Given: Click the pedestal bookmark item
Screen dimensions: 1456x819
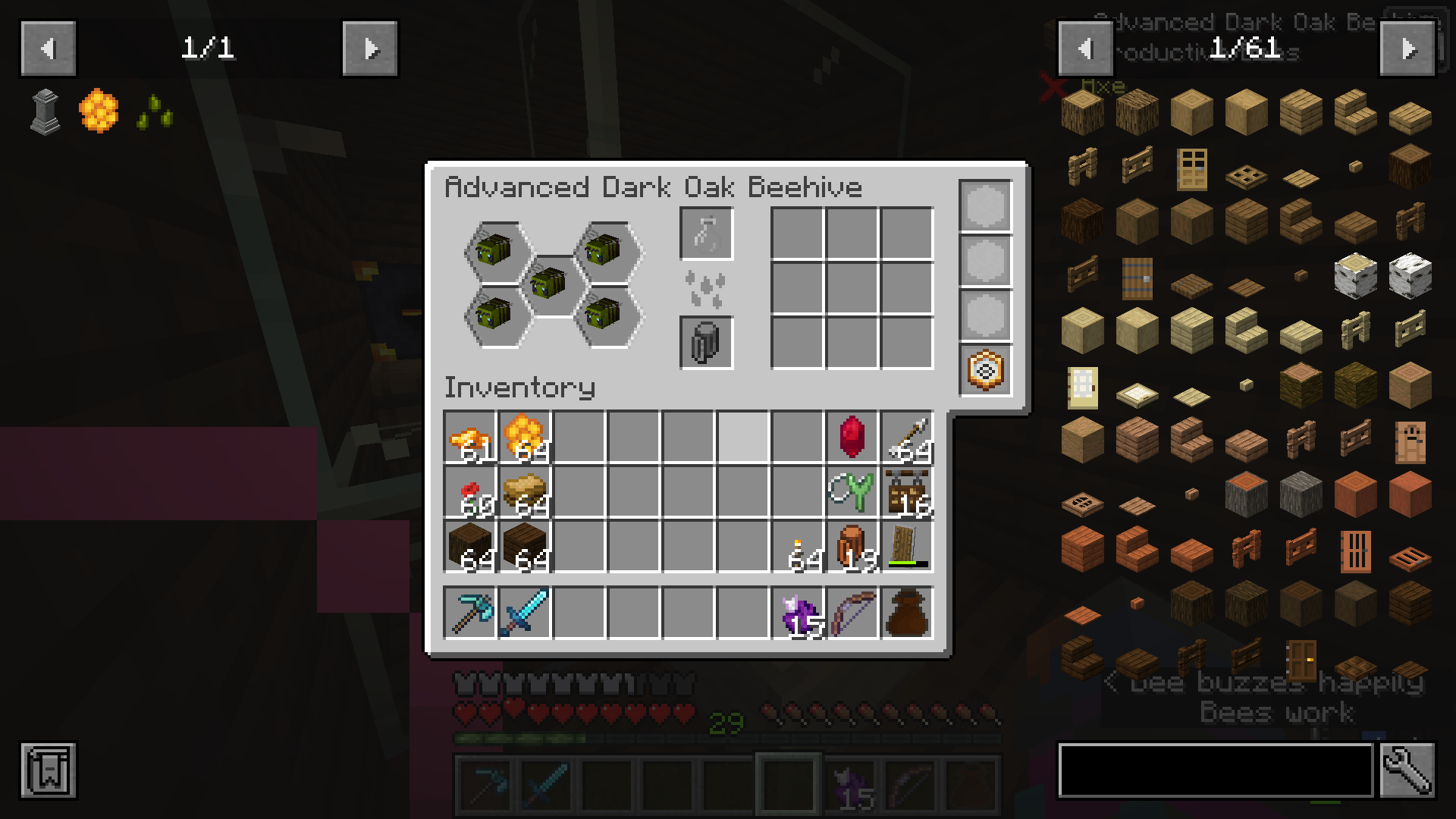Looking at the screenshot, I should [x=44, y=112].
